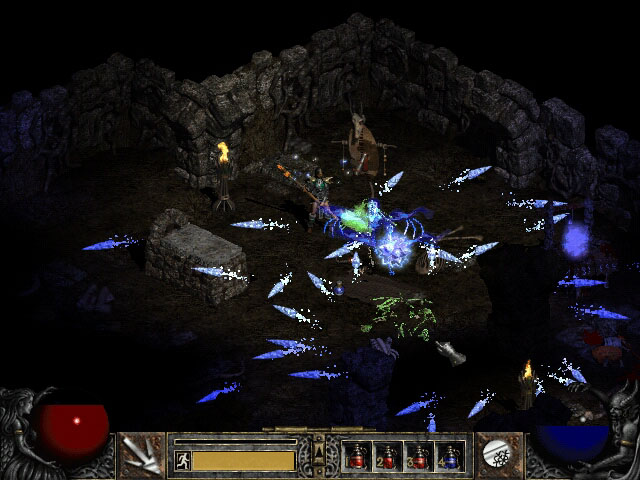Use the red potion in belt slot 1
Image resolution: width=640 pixels, height=480 pixels.
pos(357,456)
